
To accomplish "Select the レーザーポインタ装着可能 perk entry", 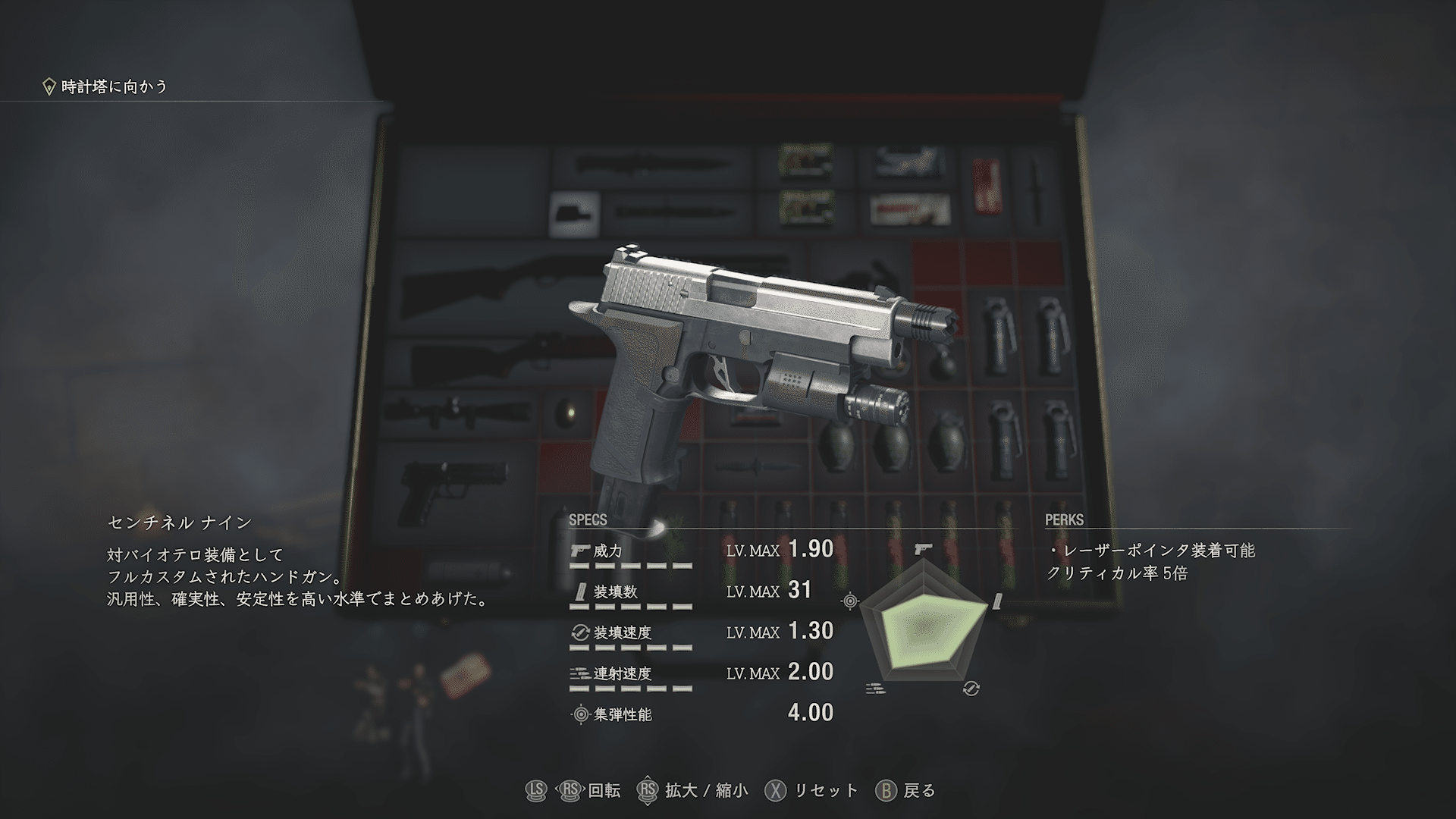I will pyautogui.click(x=1152, y=551).
